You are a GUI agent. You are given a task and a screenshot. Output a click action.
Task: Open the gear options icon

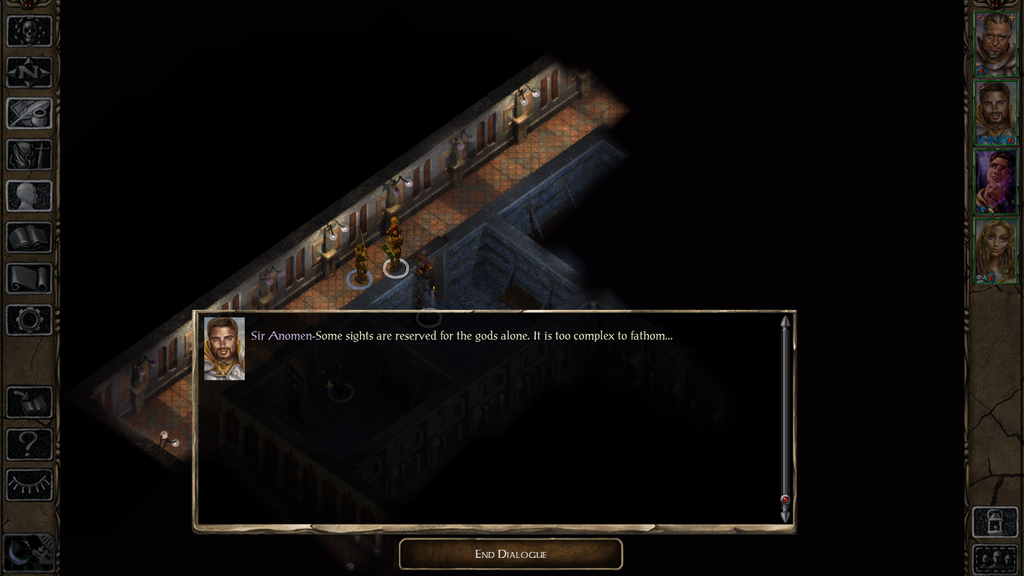pyautogui.click(x=29, y=320)
